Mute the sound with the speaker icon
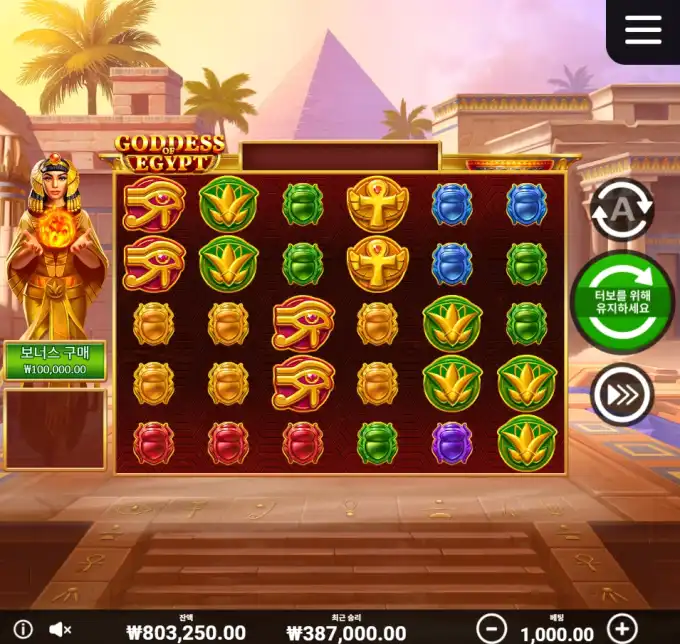Screen dimensions: 680x644 [x=60, y=629]
